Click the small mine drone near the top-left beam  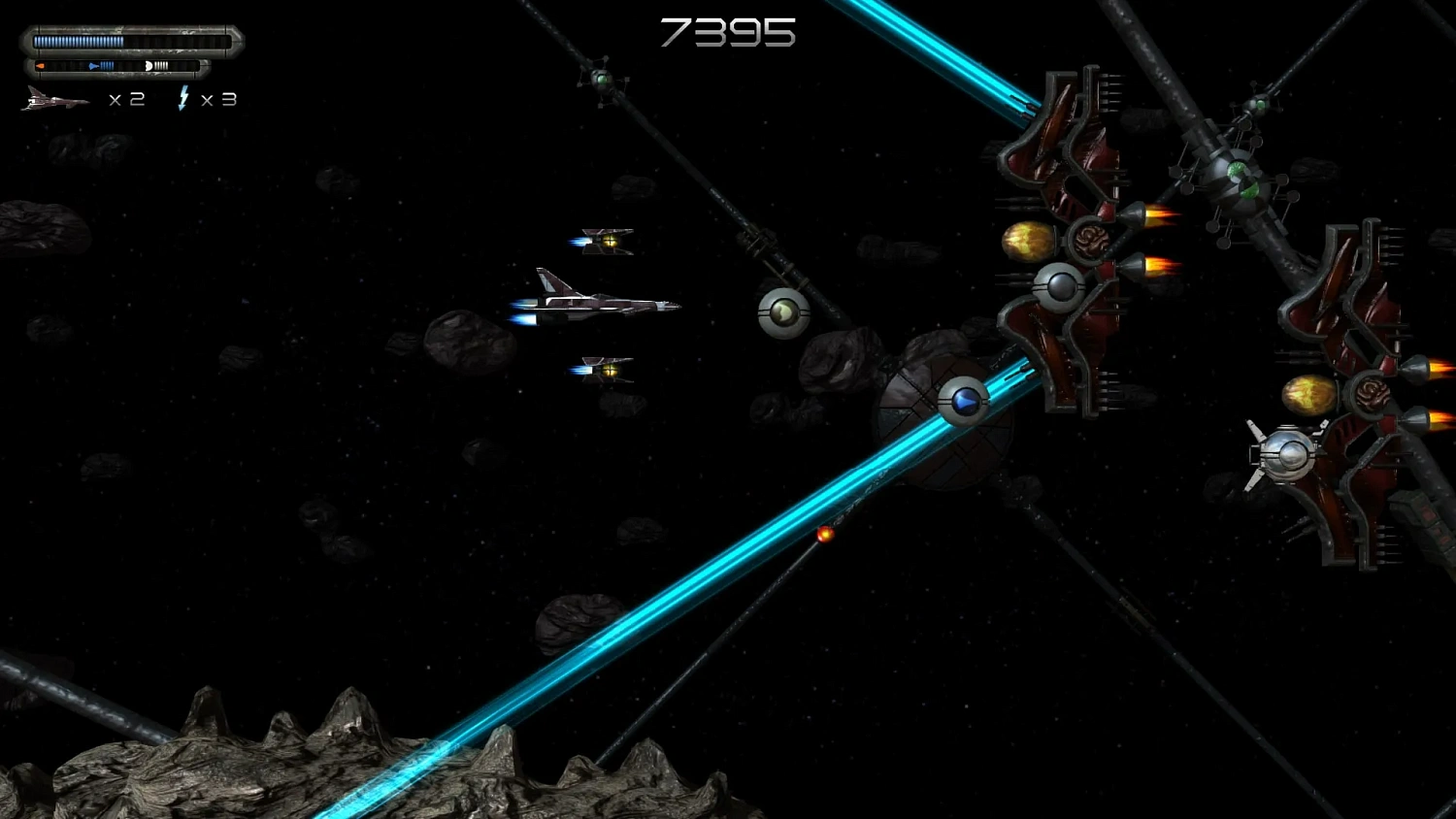coord(602,82)
